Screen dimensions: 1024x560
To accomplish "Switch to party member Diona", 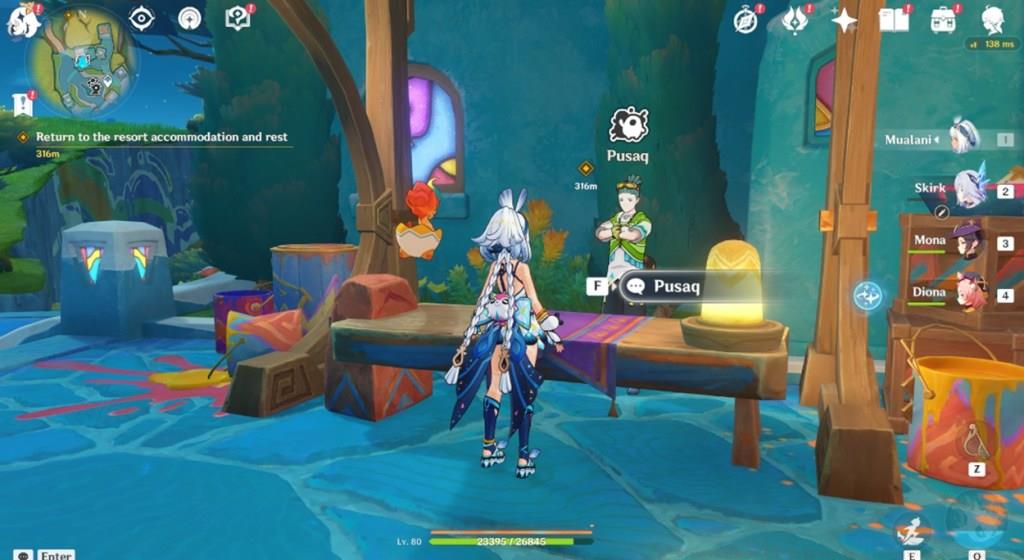I will [966, 294].
